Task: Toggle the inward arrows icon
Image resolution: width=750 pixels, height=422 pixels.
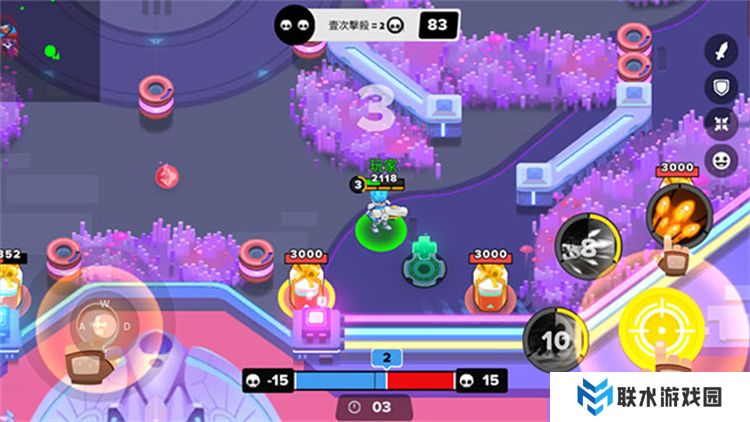Action: pyautogui.click(x=718, y=123)
